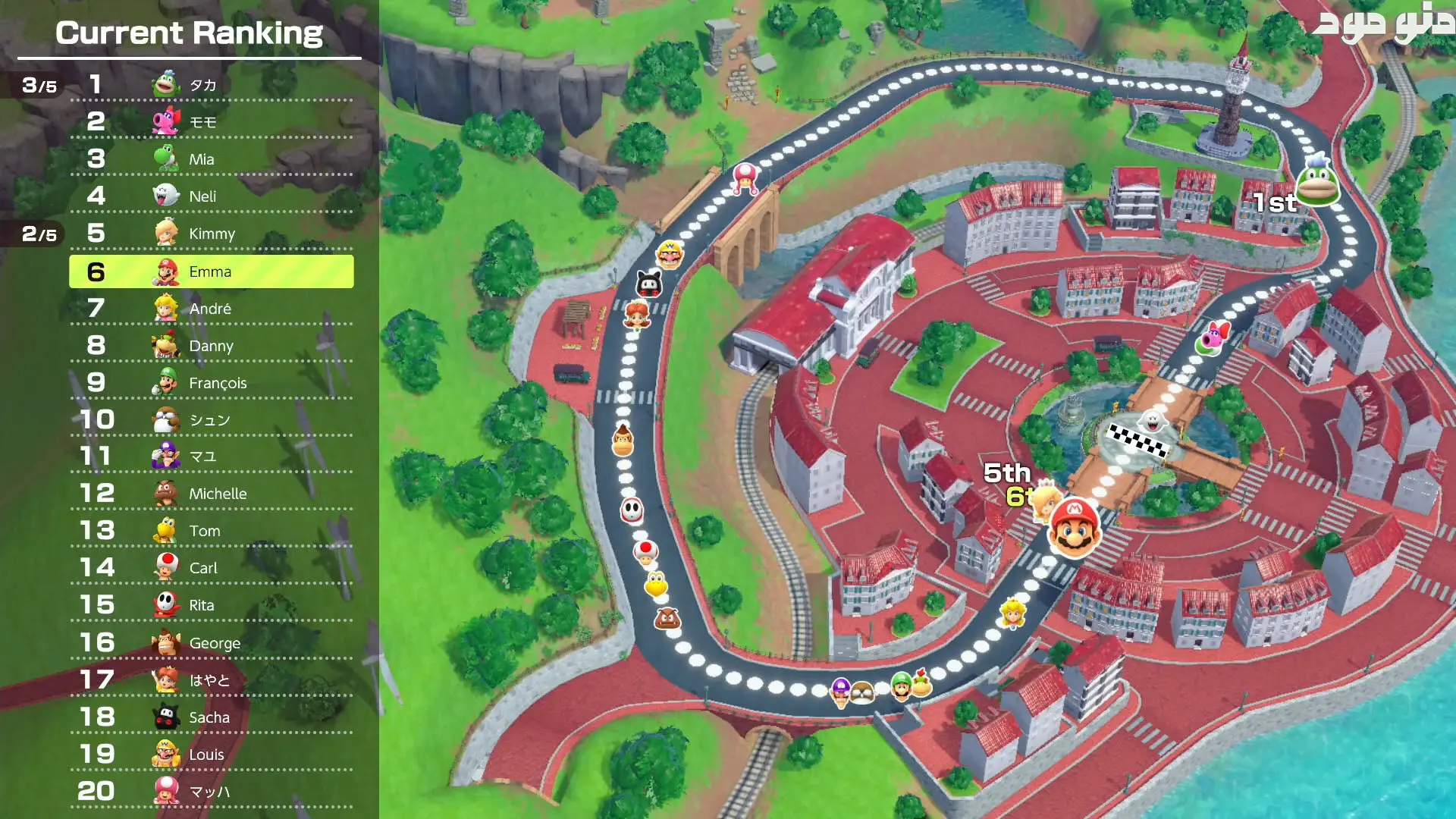Choose Mia's Yoshi ranking row
The width and height of the screenshot is (1456, 819).
(211, 159)
